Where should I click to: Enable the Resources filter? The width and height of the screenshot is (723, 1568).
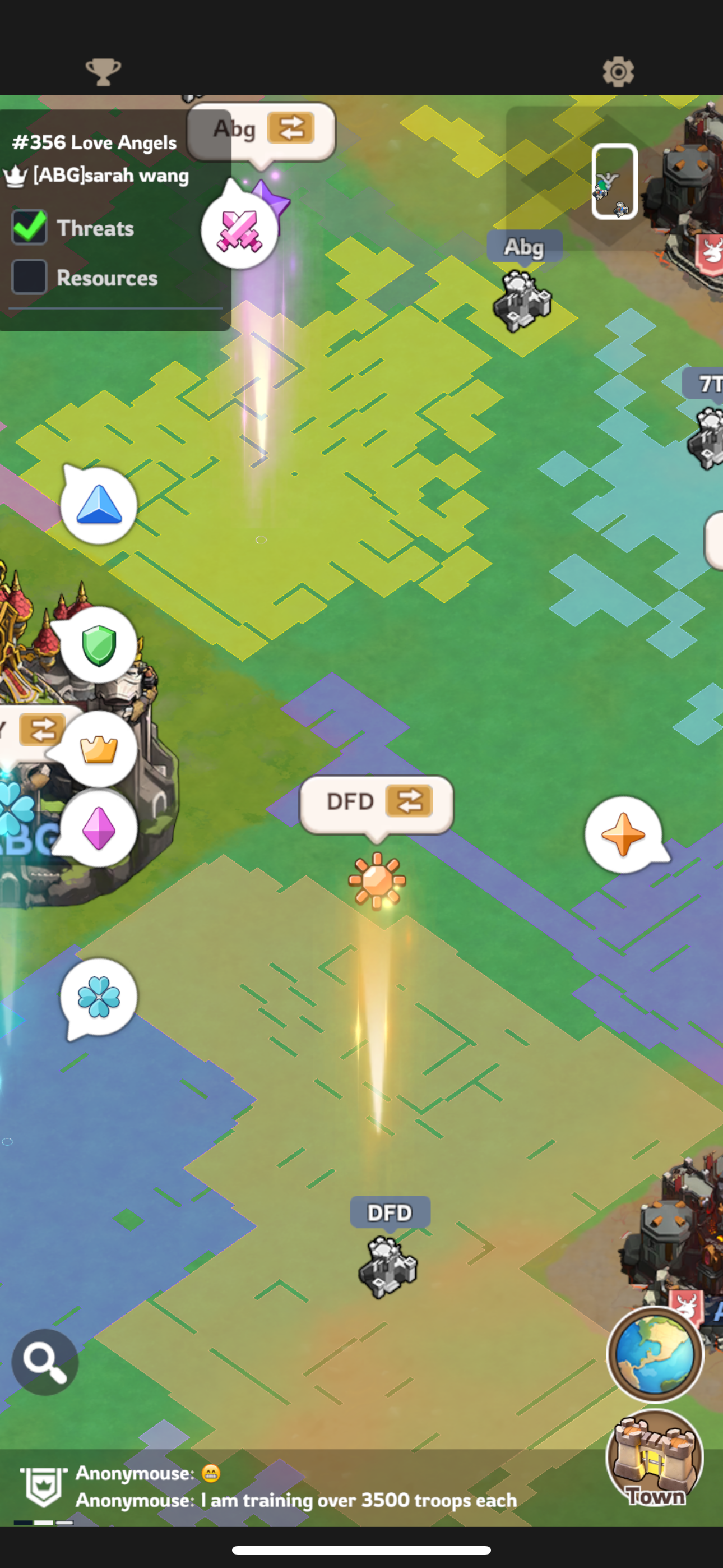(29, 278)
